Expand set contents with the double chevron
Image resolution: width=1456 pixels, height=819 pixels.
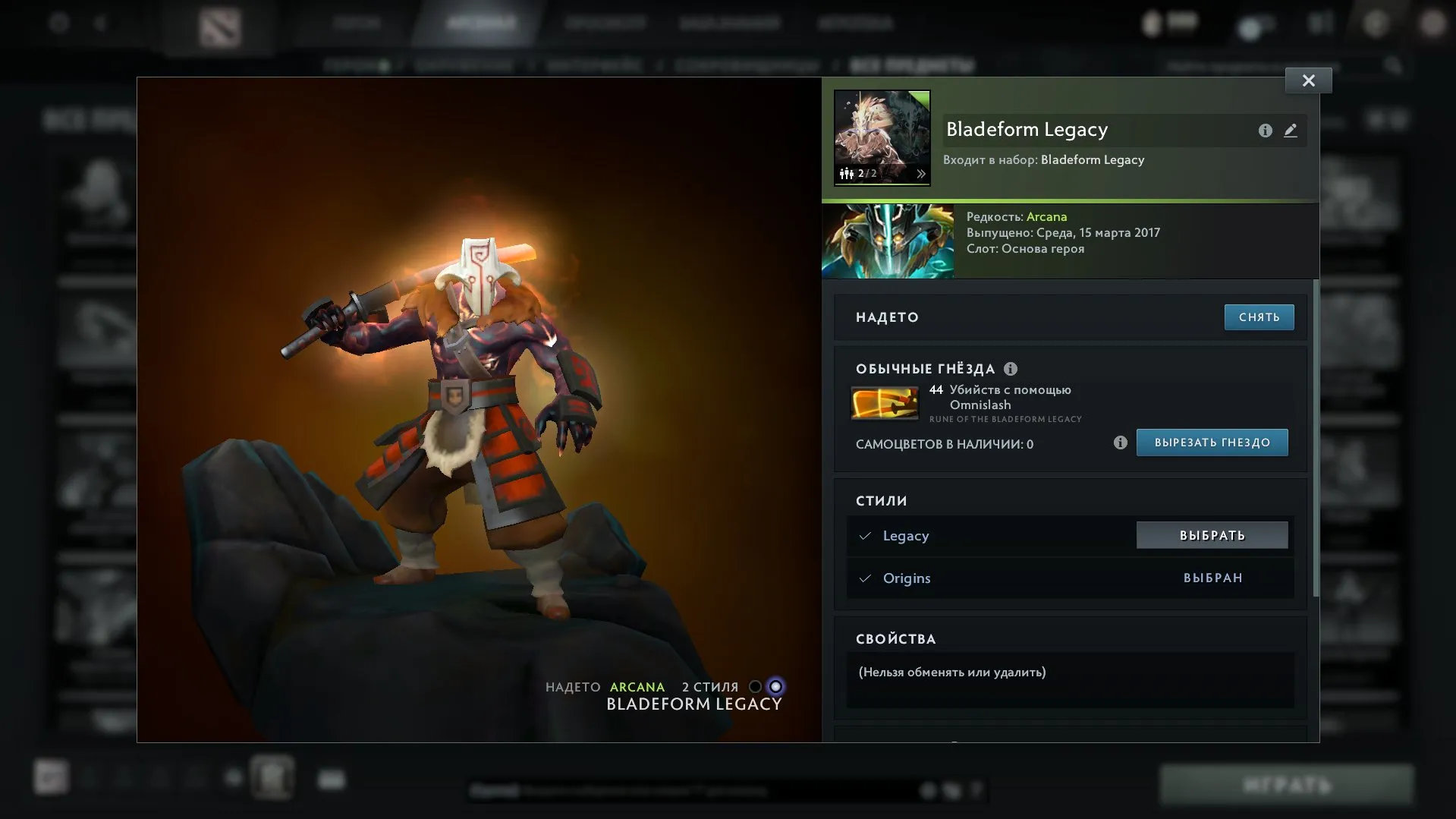921,172
